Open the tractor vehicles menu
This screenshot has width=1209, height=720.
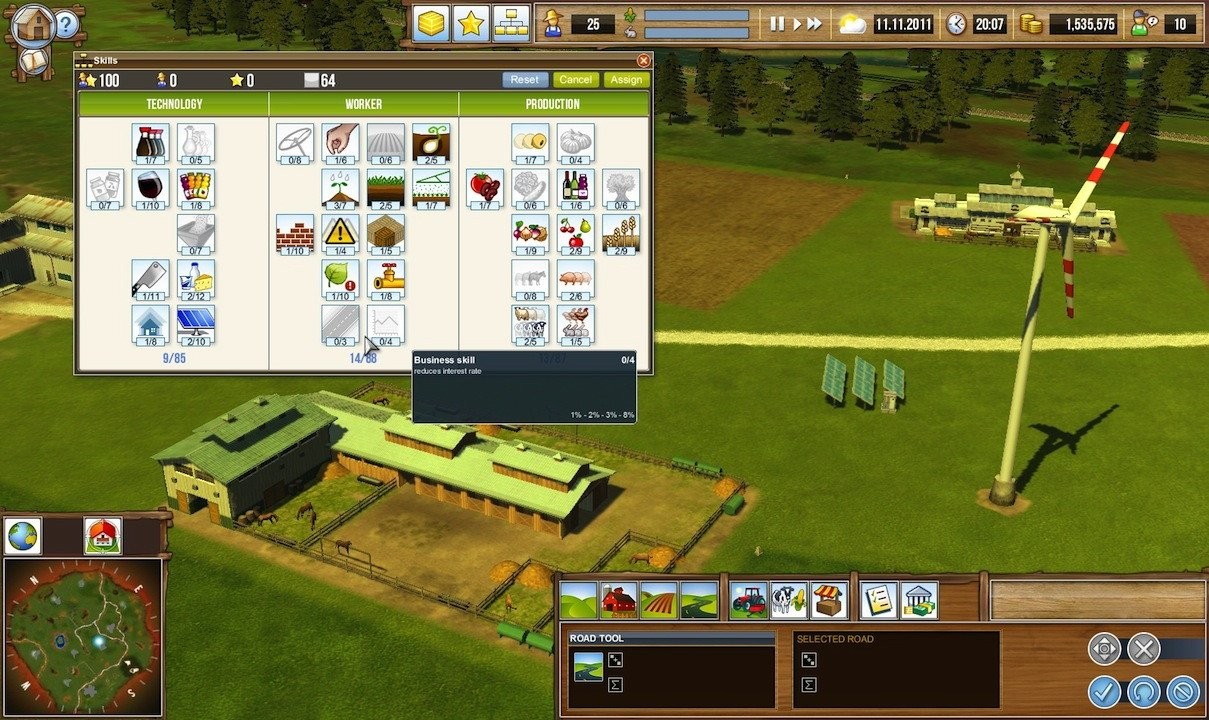pyautogui.click(x=749, y=600)
